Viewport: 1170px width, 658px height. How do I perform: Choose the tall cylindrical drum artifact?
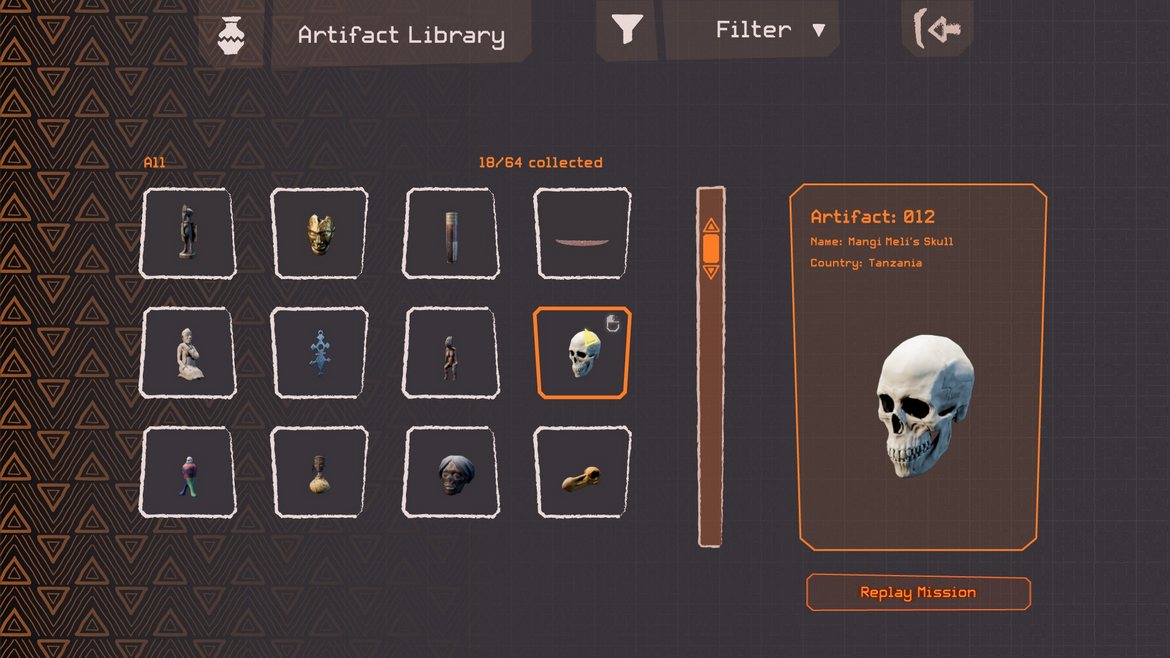(452, 233)
